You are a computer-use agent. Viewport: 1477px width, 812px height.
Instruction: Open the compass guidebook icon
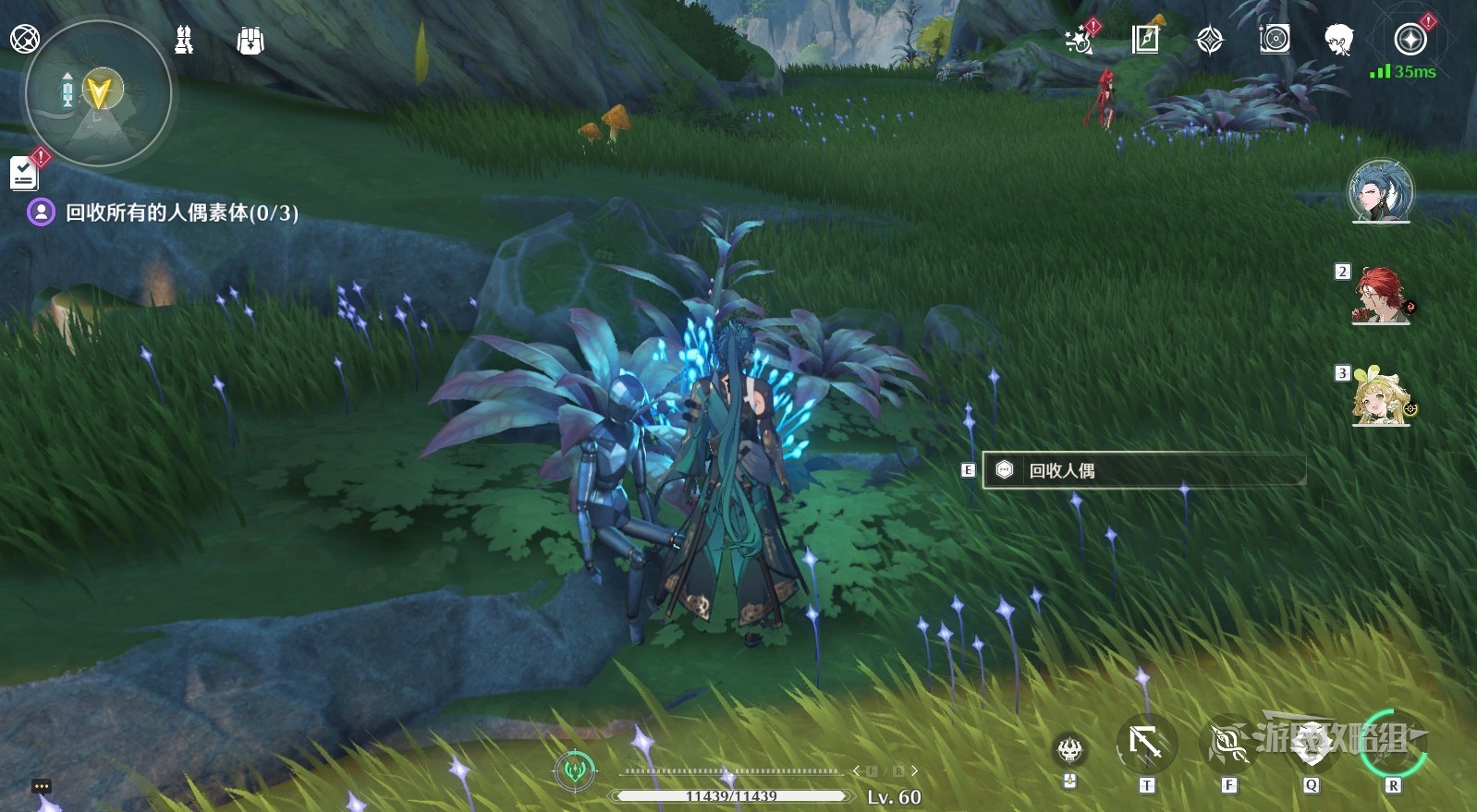click(x=1145, y=40)
